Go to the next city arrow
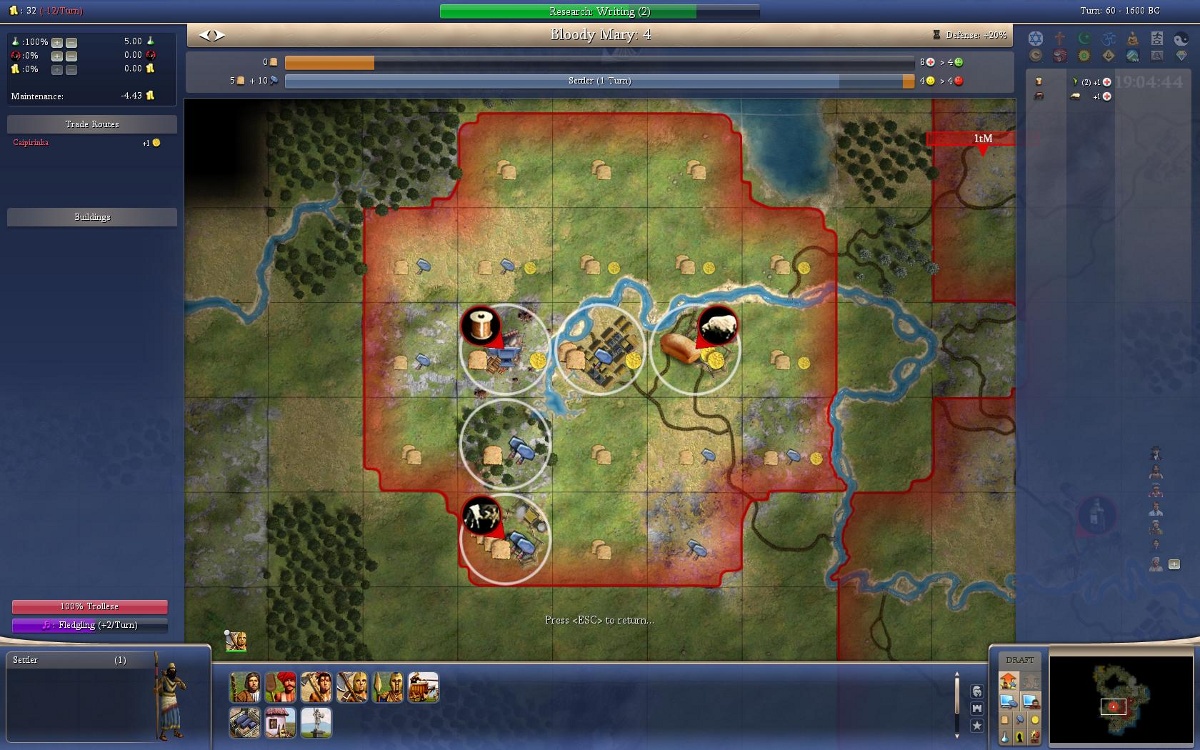The height and width of the screenshot is (750, 1200). click(220, 35)
